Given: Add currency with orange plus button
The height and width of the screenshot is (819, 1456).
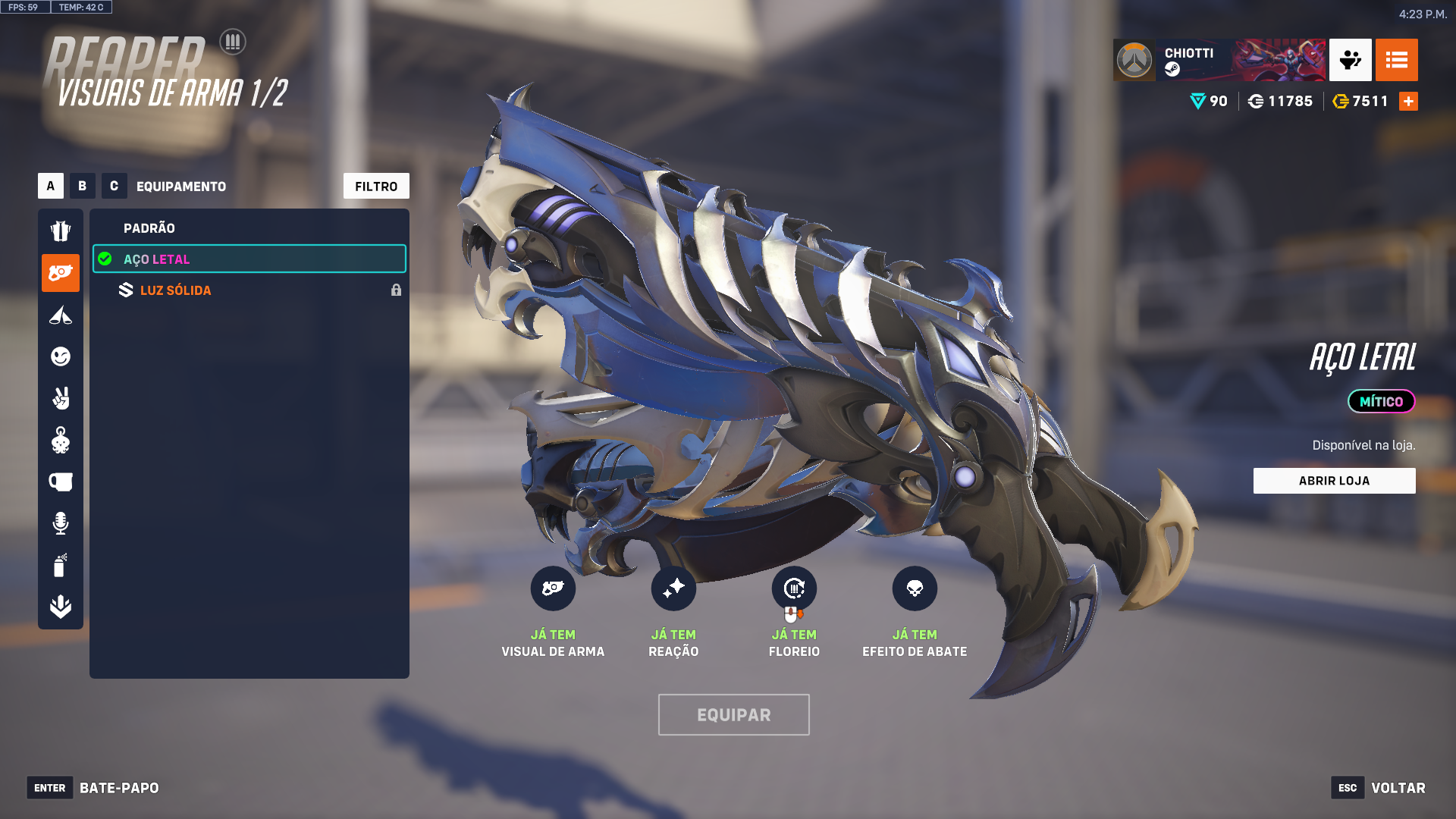Looking at the screenshot, I should (1408, 102).
